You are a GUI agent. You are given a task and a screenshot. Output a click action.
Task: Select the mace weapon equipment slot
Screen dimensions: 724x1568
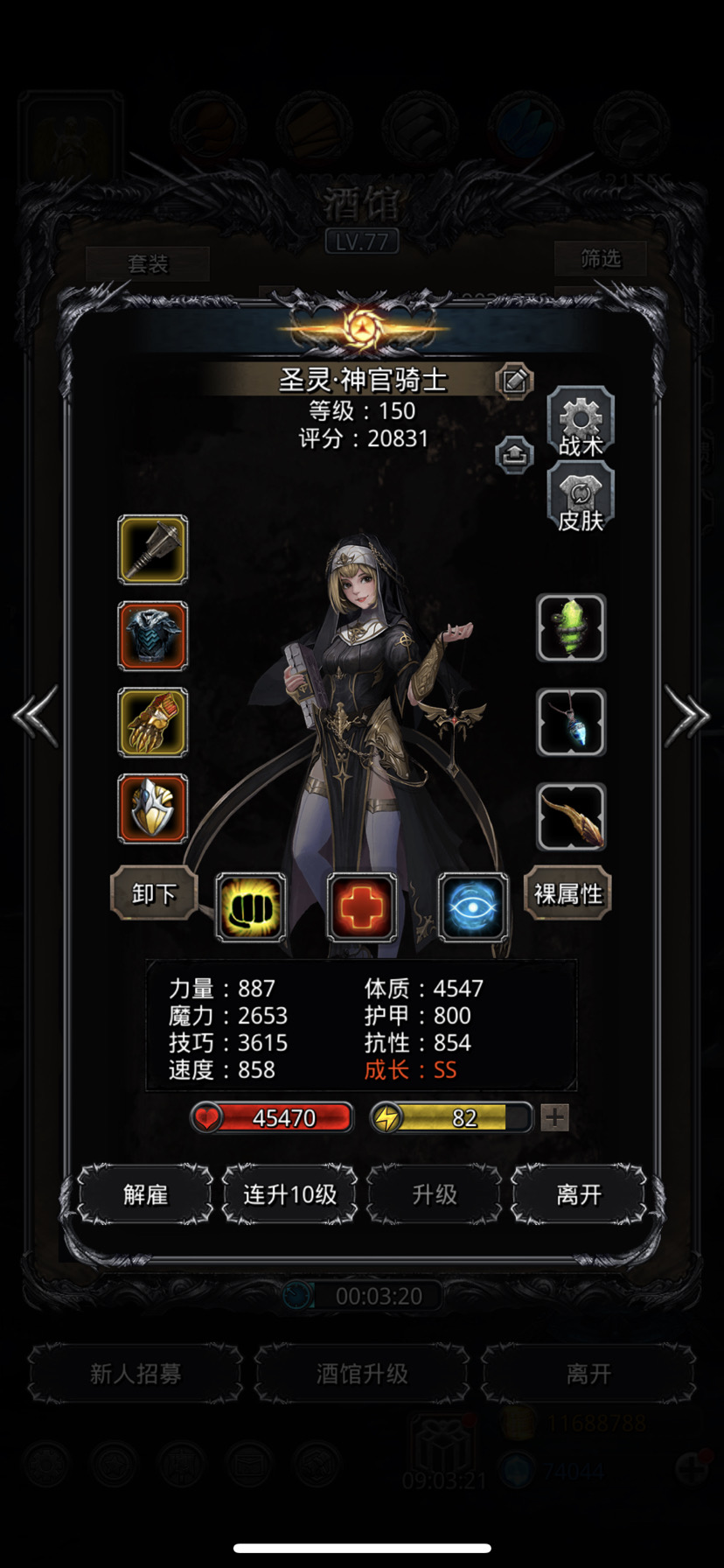tap(153, 549)
